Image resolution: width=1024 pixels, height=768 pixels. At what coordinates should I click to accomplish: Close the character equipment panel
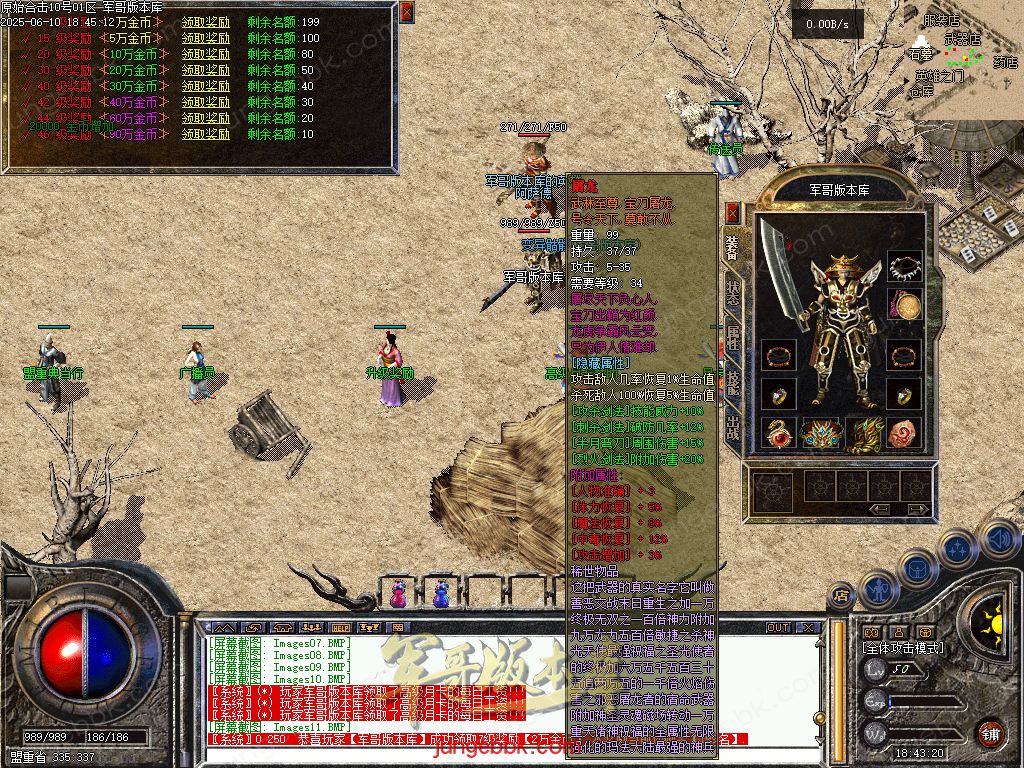732,213
